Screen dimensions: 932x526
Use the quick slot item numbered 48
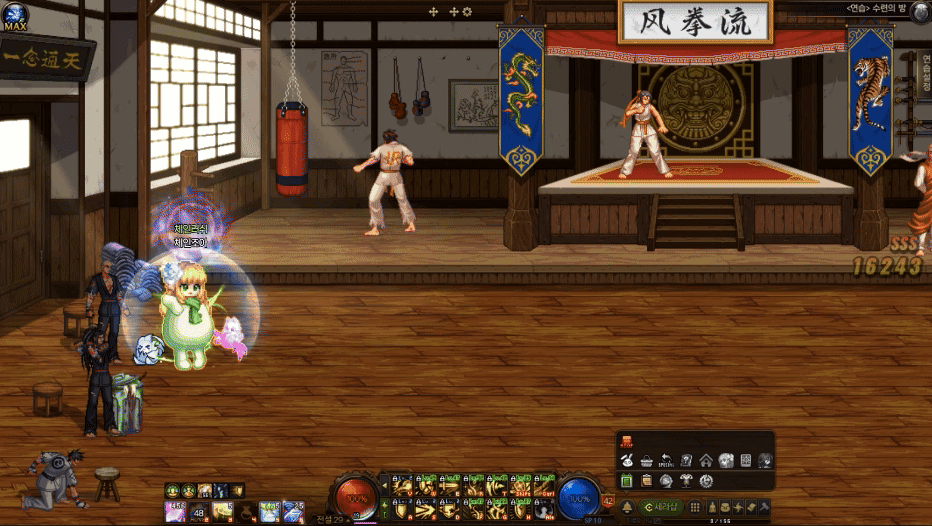click(198, 512)
